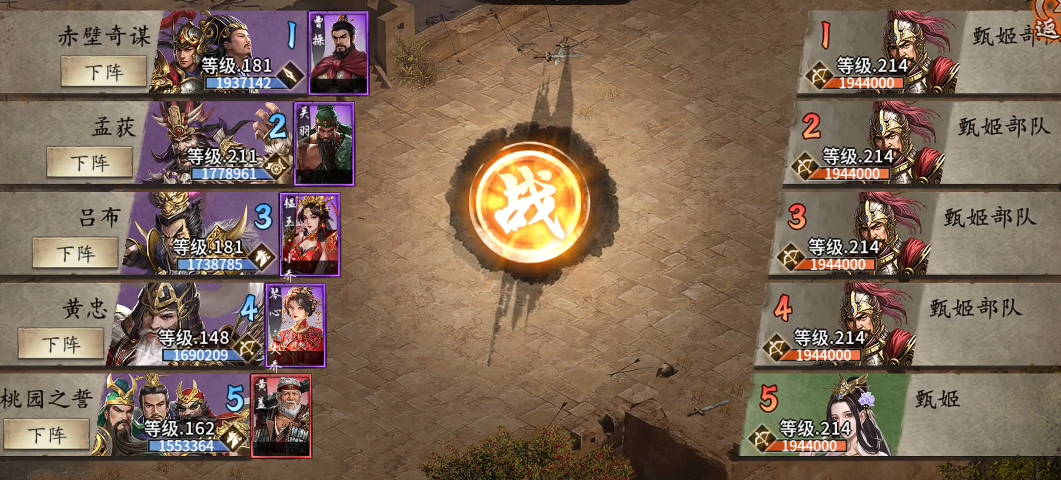Select the 黄盖 red-framed portrait card

click(281, 415)
